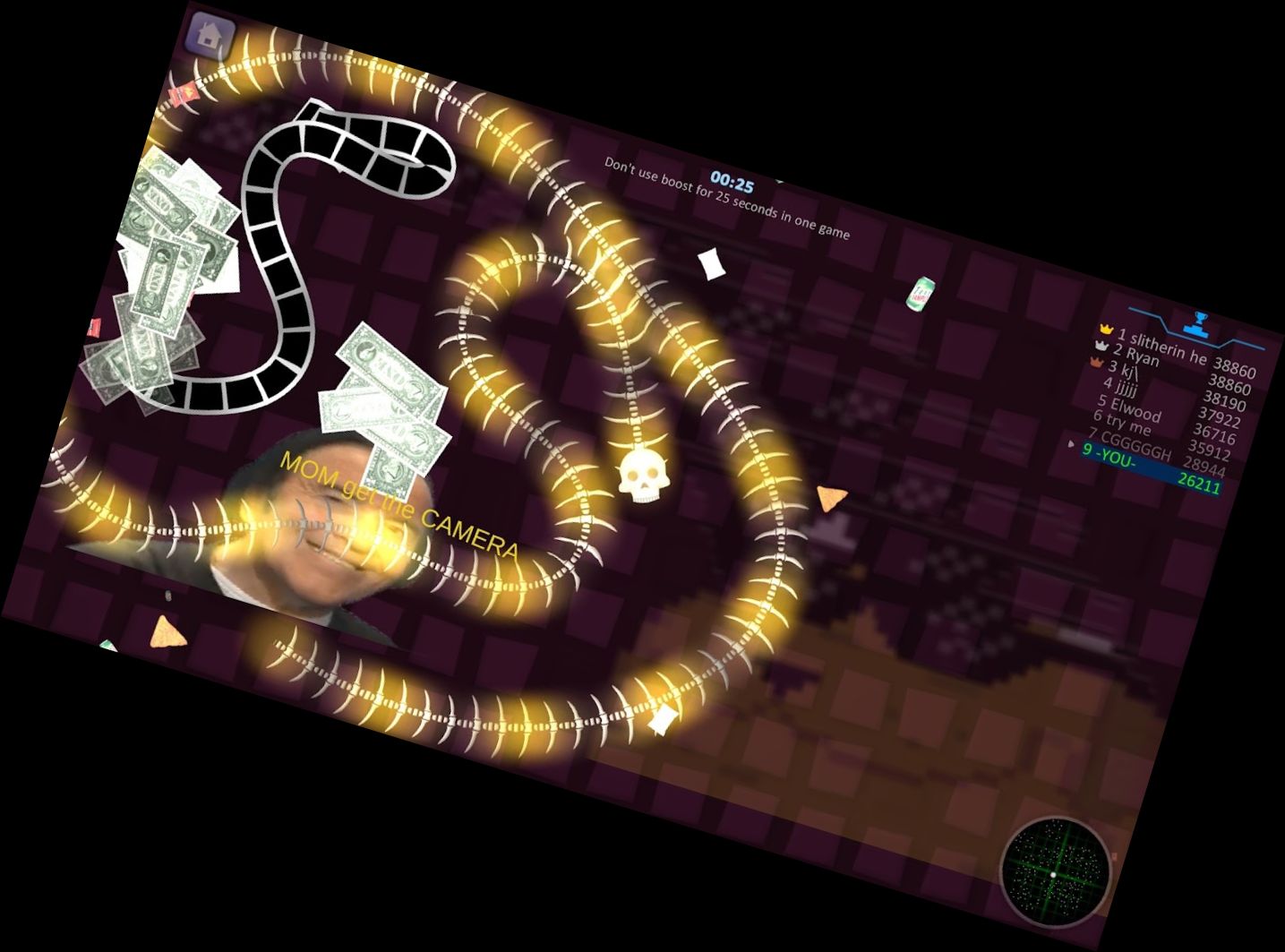Image resolution: width=1285 pixels, height=952 pixels.
Task: Tap the home button
Action: (210, 38)
